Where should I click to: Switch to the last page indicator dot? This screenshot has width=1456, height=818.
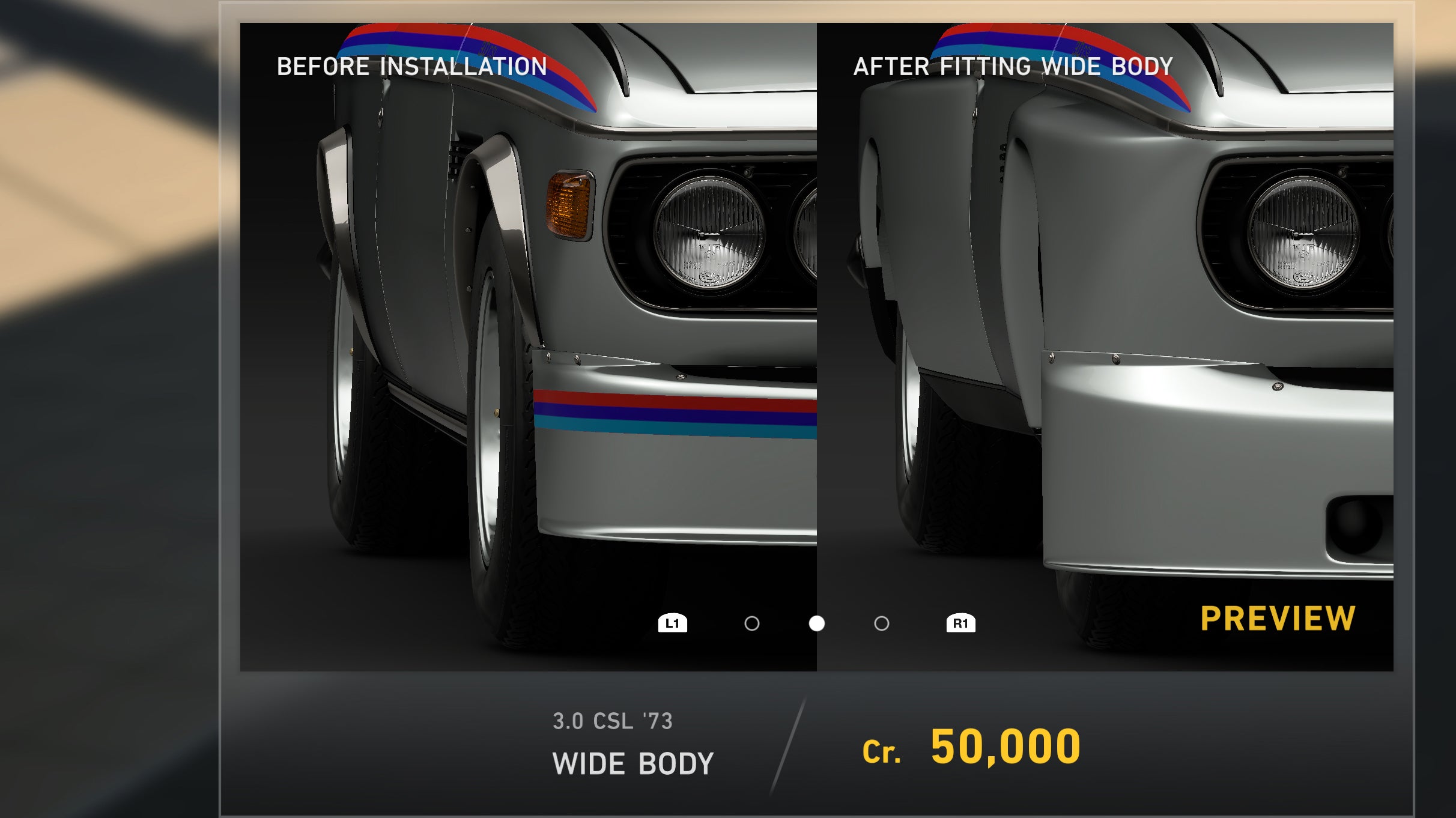(x=881, y=623)
